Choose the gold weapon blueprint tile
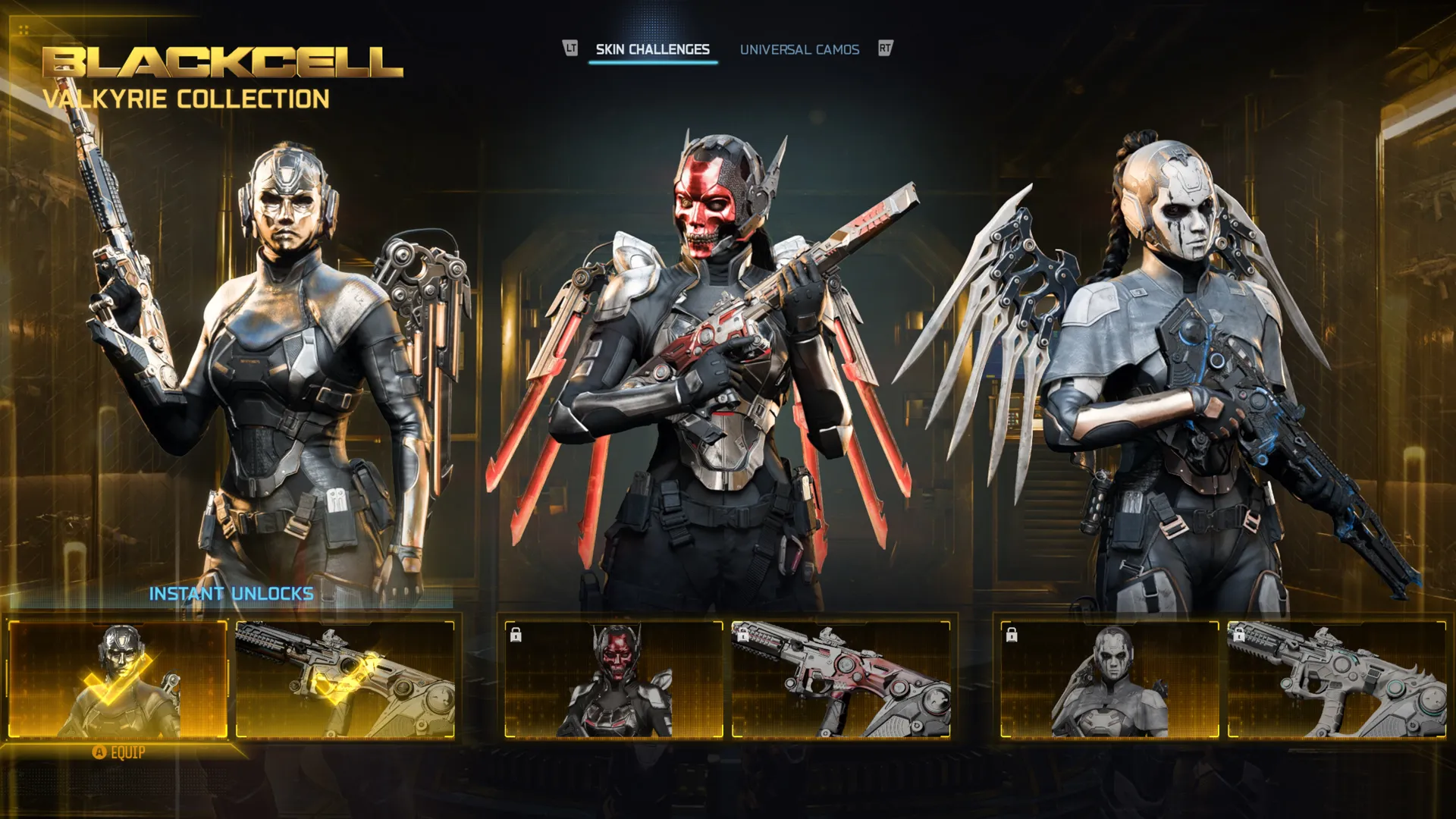1456x819 pixels. 345,679
